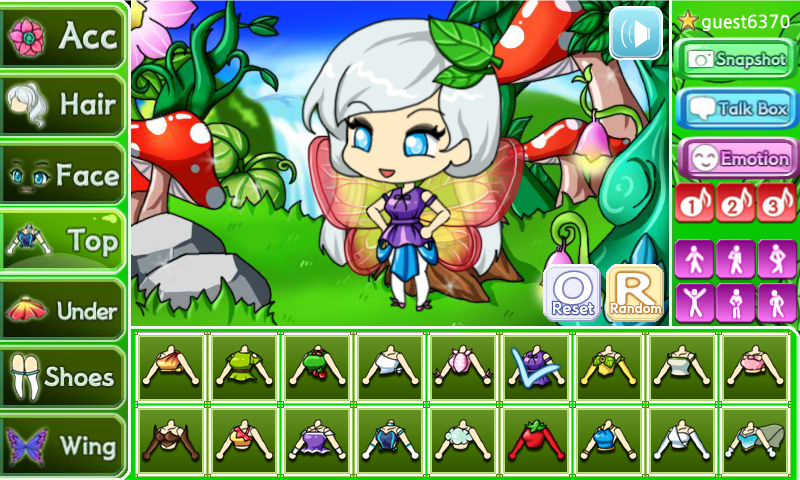
Task: Open the Talk Box
Action: coord(735,108)
